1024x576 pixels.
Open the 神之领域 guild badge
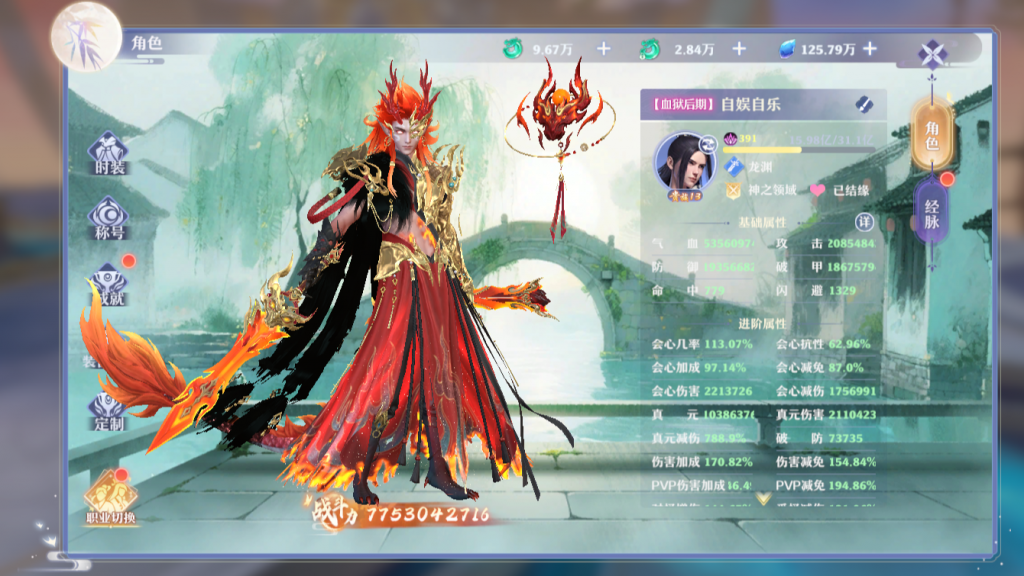tap(735, 190)
